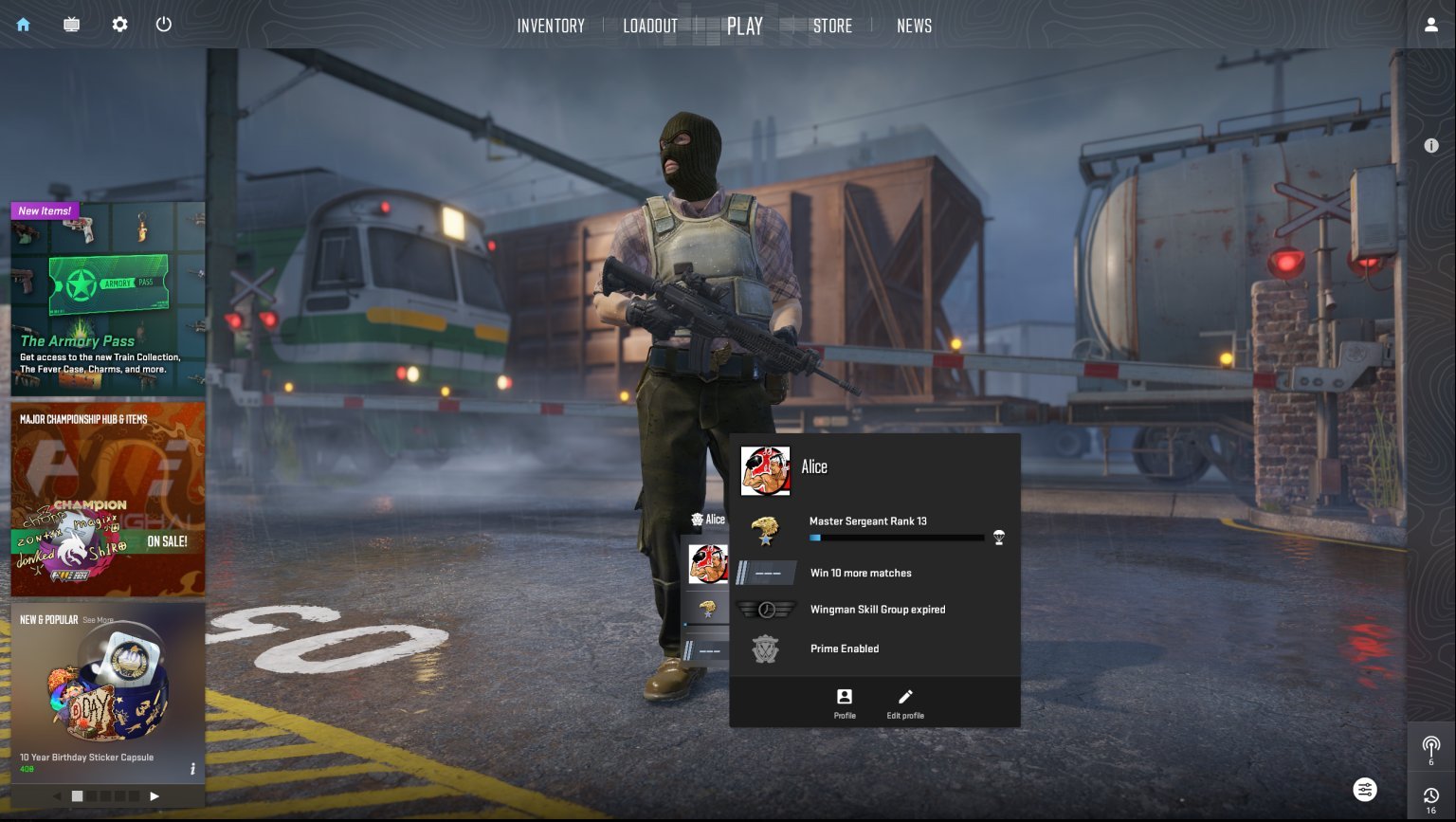
Task: Open the vanity sliders round button
Action: click(x=1364, y=790)
